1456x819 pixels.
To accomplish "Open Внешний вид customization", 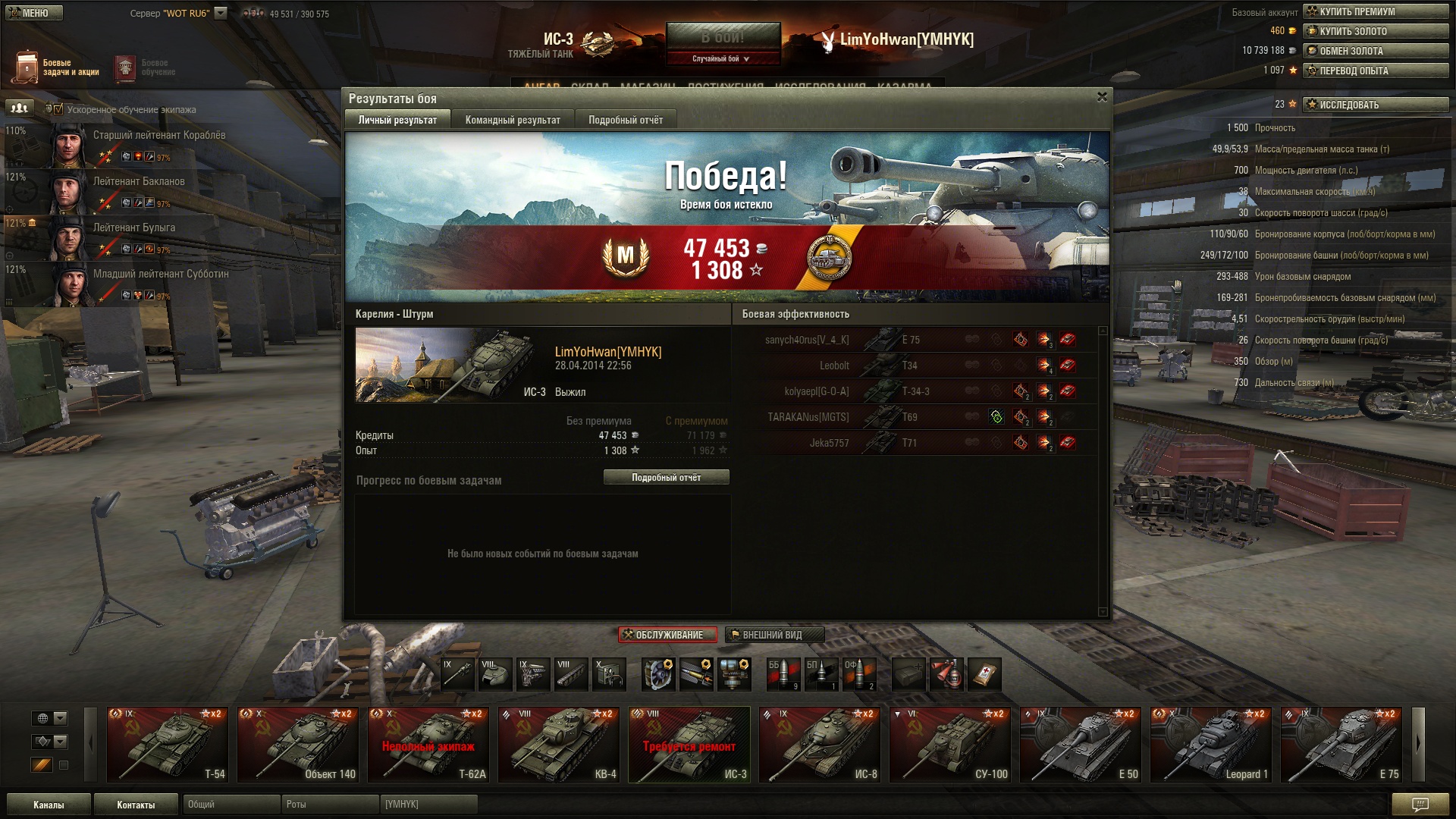I will coord(773,635).
